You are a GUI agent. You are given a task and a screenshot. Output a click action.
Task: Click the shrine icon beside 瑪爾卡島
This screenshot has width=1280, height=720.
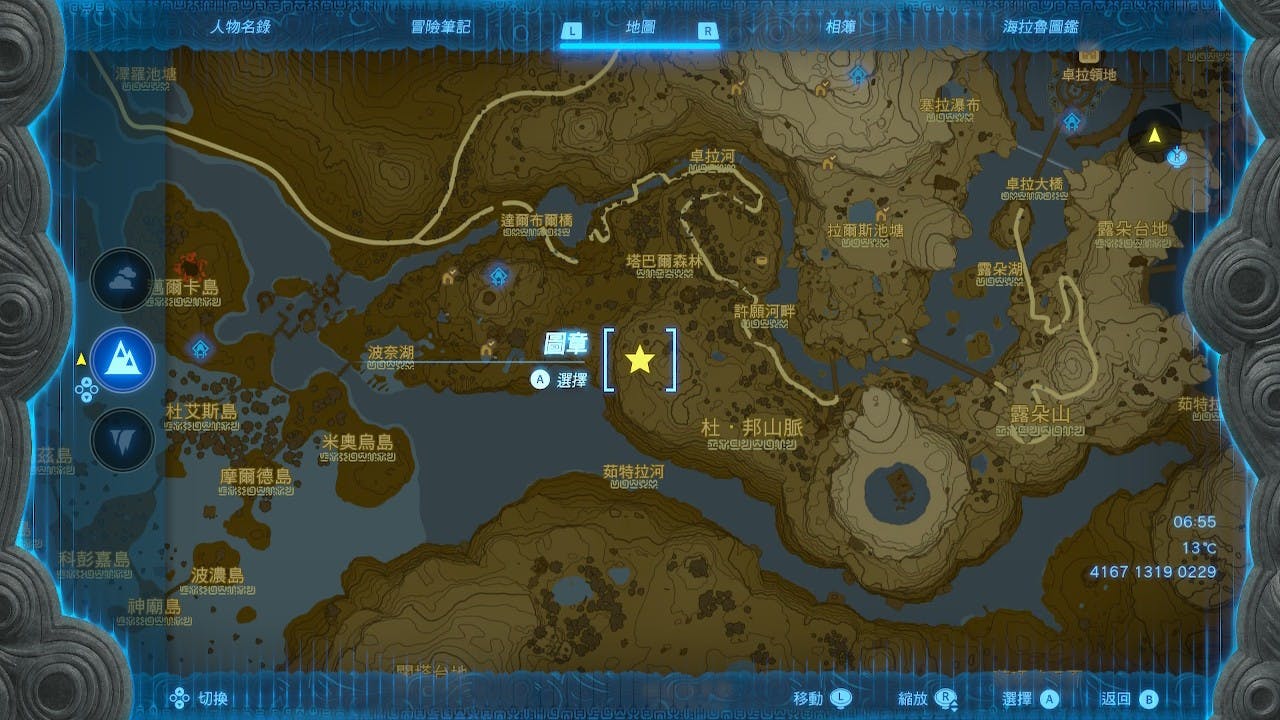point(201,348)
